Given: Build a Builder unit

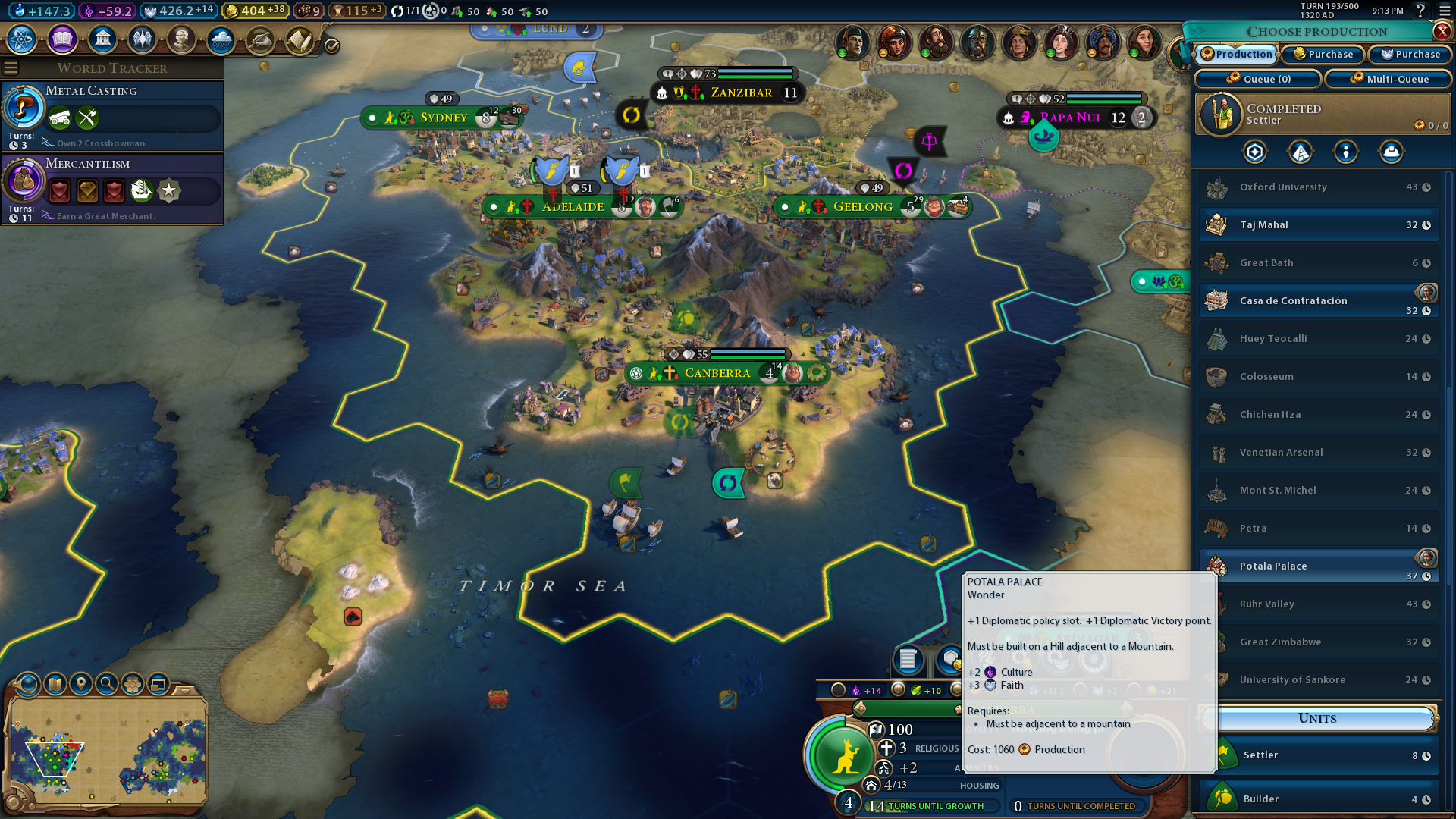Looking at the screenshot, I should [x=1319, y=799].
